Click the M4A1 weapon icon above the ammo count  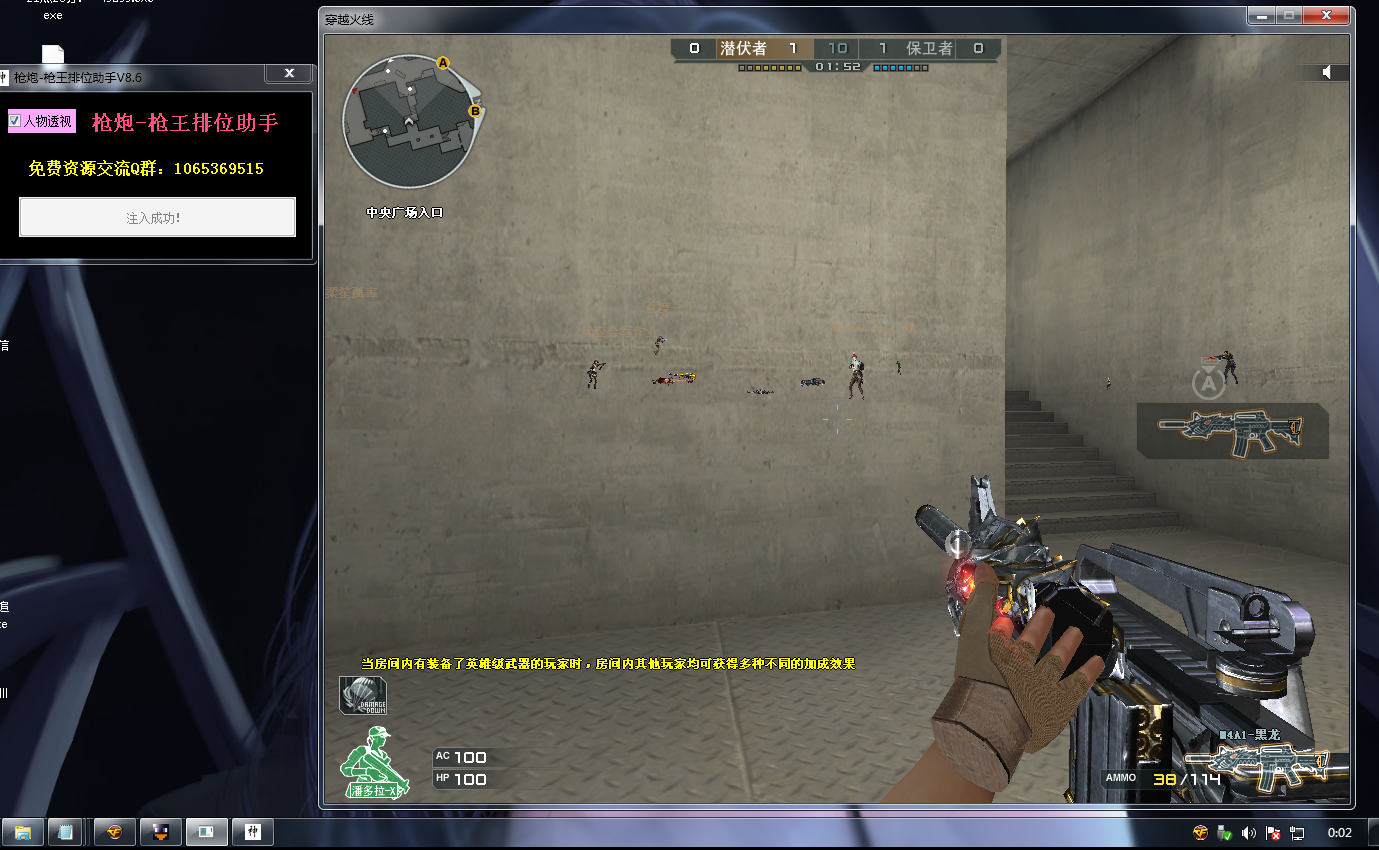coord(1268,768)
